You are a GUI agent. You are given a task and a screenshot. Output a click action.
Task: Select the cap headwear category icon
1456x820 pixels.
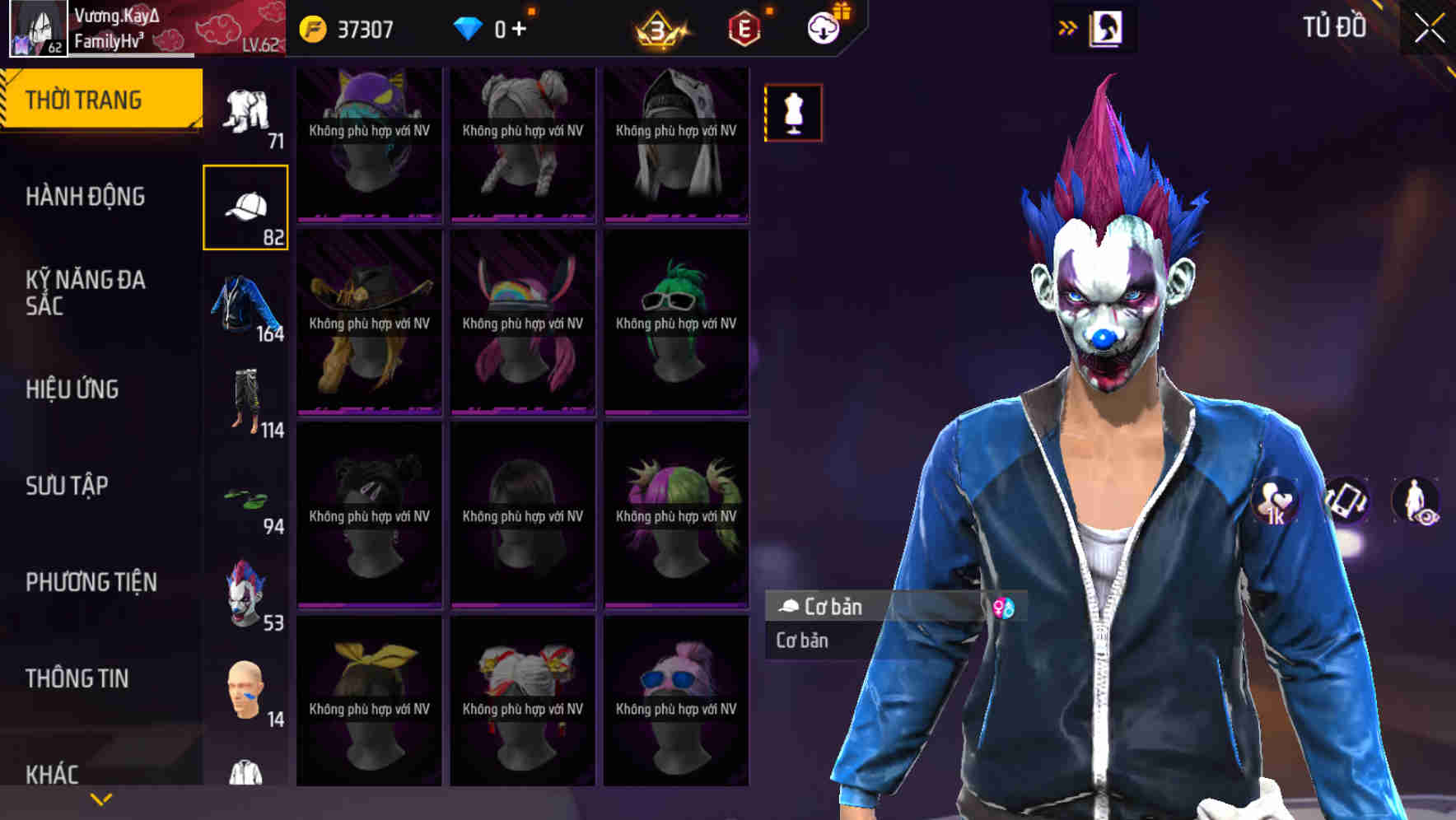246,204
